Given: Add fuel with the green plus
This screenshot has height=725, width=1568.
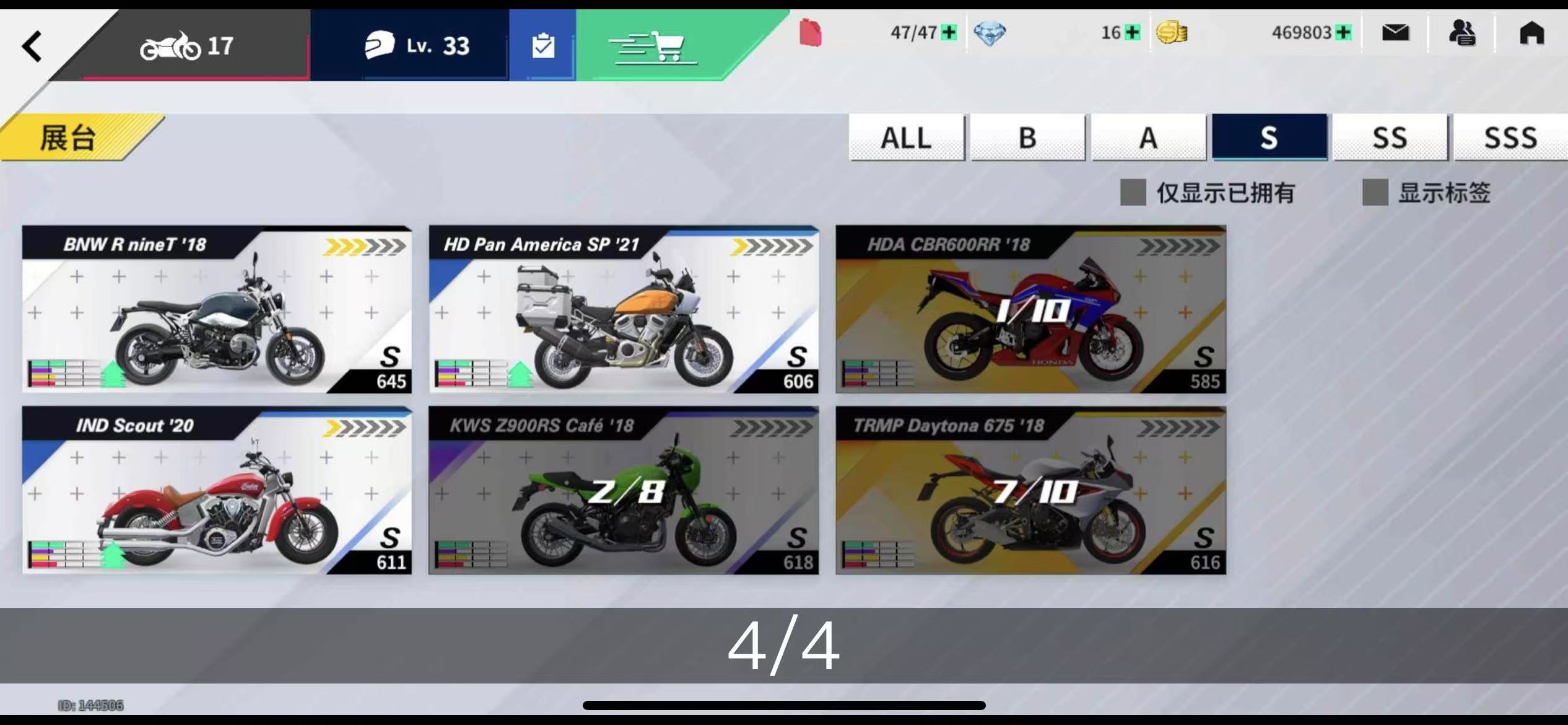Looking at the screenshot, I should point(948,32).
